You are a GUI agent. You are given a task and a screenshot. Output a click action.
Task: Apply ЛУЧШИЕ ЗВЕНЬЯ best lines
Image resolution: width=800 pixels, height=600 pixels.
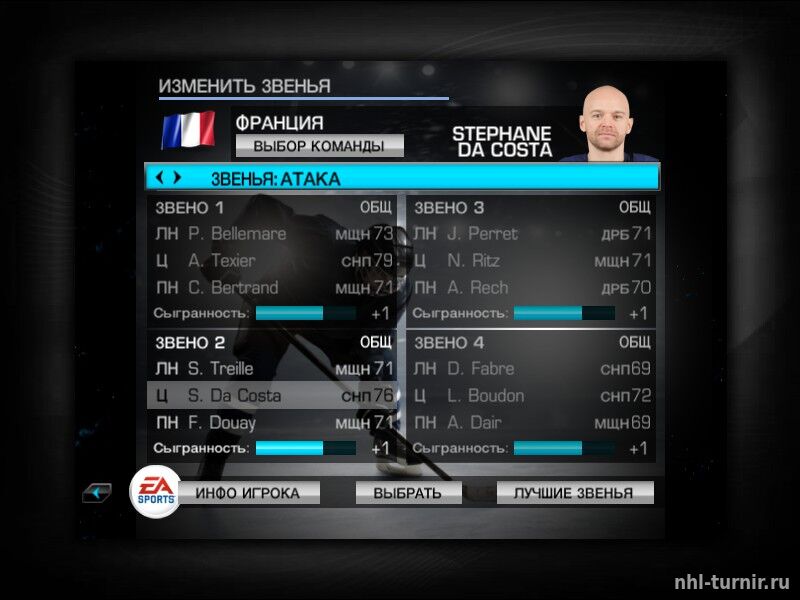(573, 493)
